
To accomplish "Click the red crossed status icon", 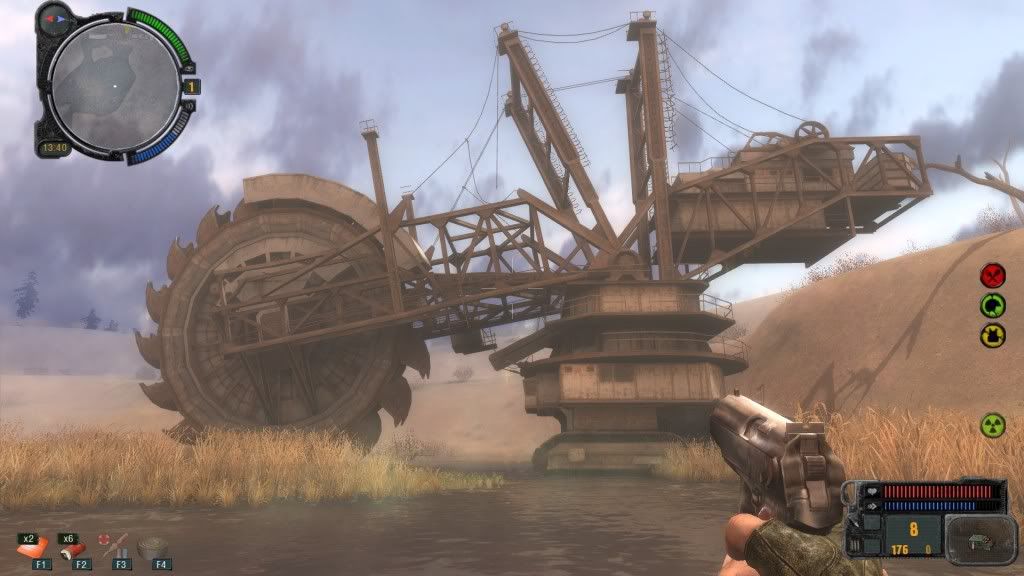I will 993,274.
